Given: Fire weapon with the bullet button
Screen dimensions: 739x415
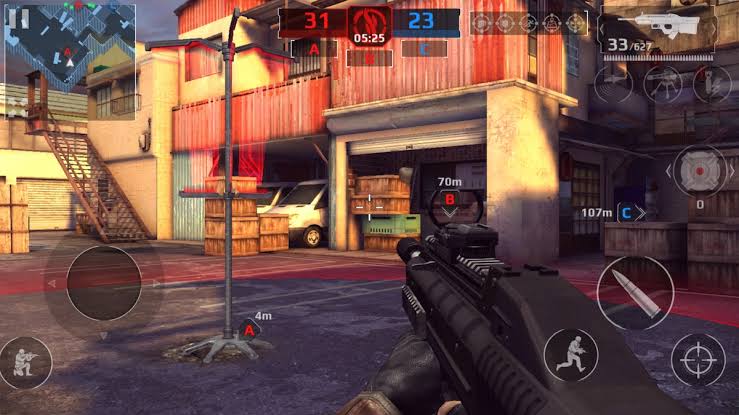Looking at the screenshot, I should (x=635, y=293).
